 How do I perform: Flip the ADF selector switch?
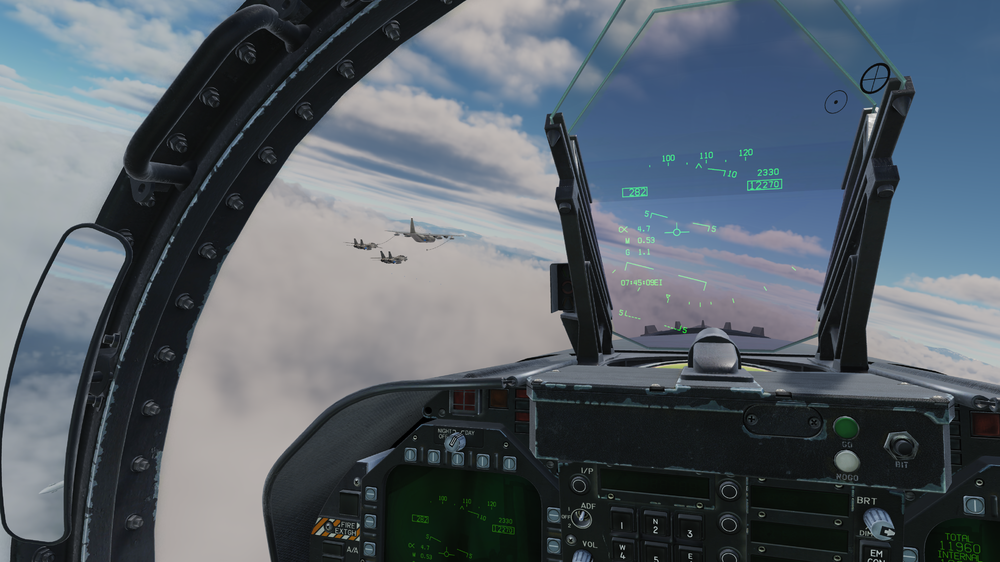click(581, 519)
